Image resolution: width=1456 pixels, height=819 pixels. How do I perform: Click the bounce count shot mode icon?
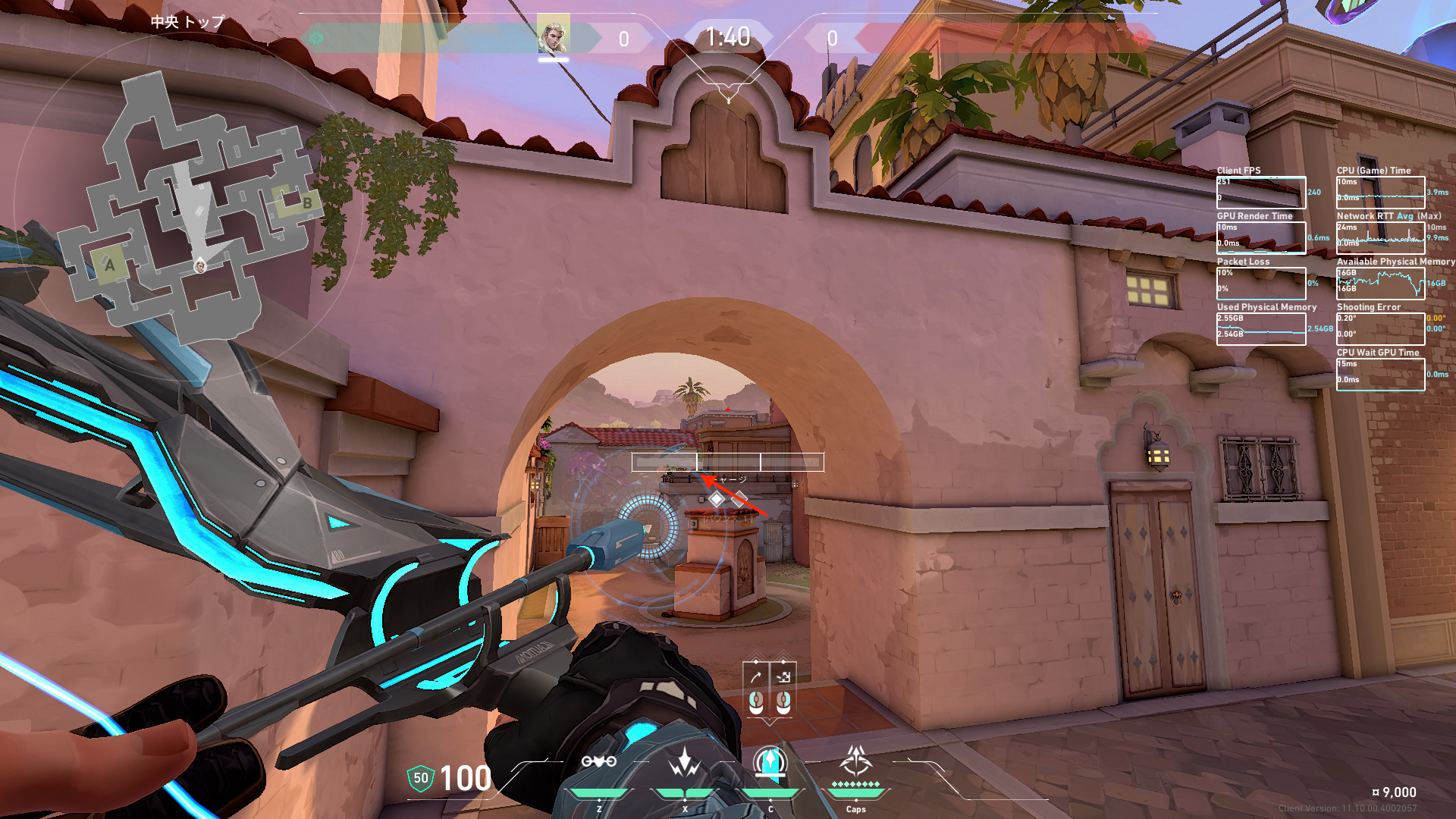783,677
